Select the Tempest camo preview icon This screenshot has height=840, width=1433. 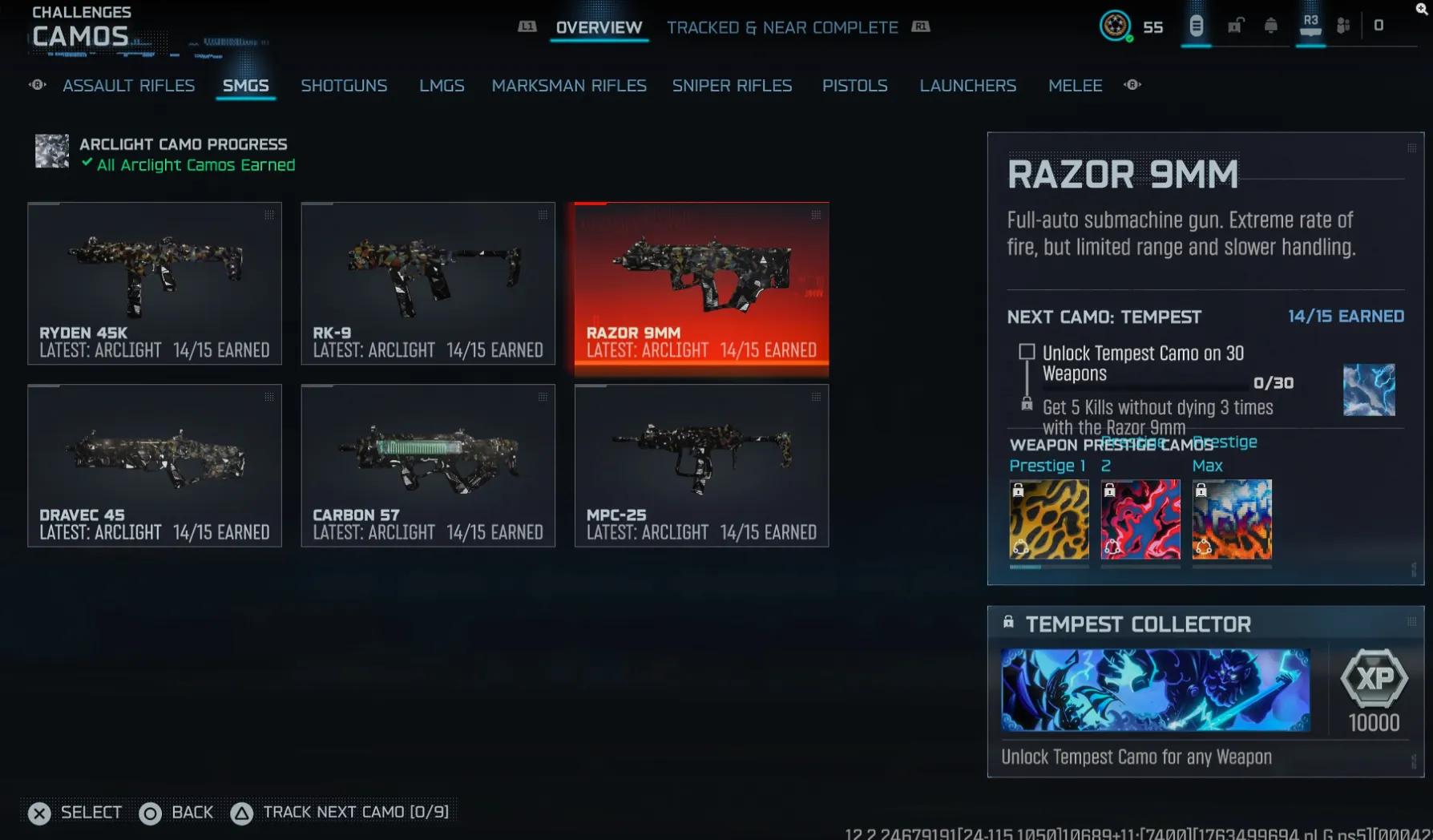tap(1370, 390)
